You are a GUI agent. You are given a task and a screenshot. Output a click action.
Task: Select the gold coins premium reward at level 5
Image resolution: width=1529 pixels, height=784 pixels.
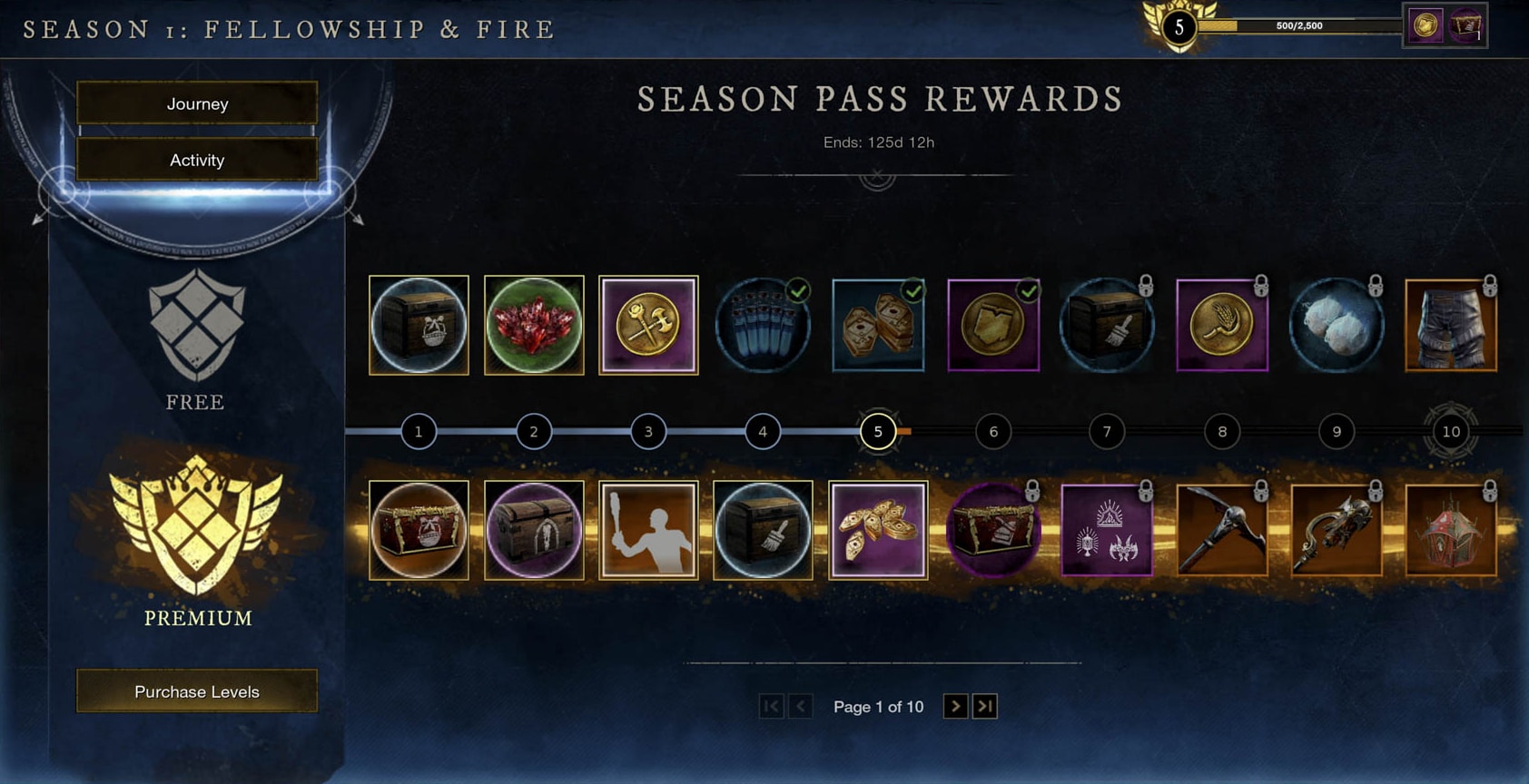coord(877,530)
